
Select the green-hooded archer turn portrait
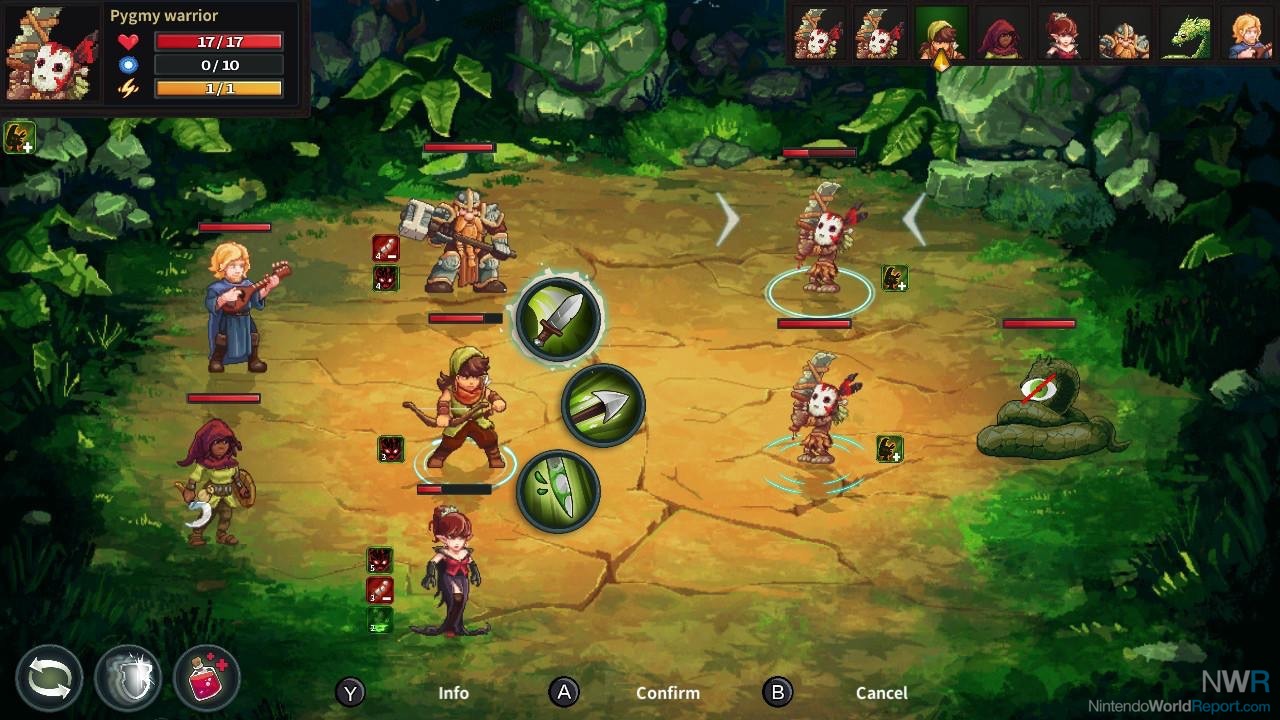[x=941, y=35]
